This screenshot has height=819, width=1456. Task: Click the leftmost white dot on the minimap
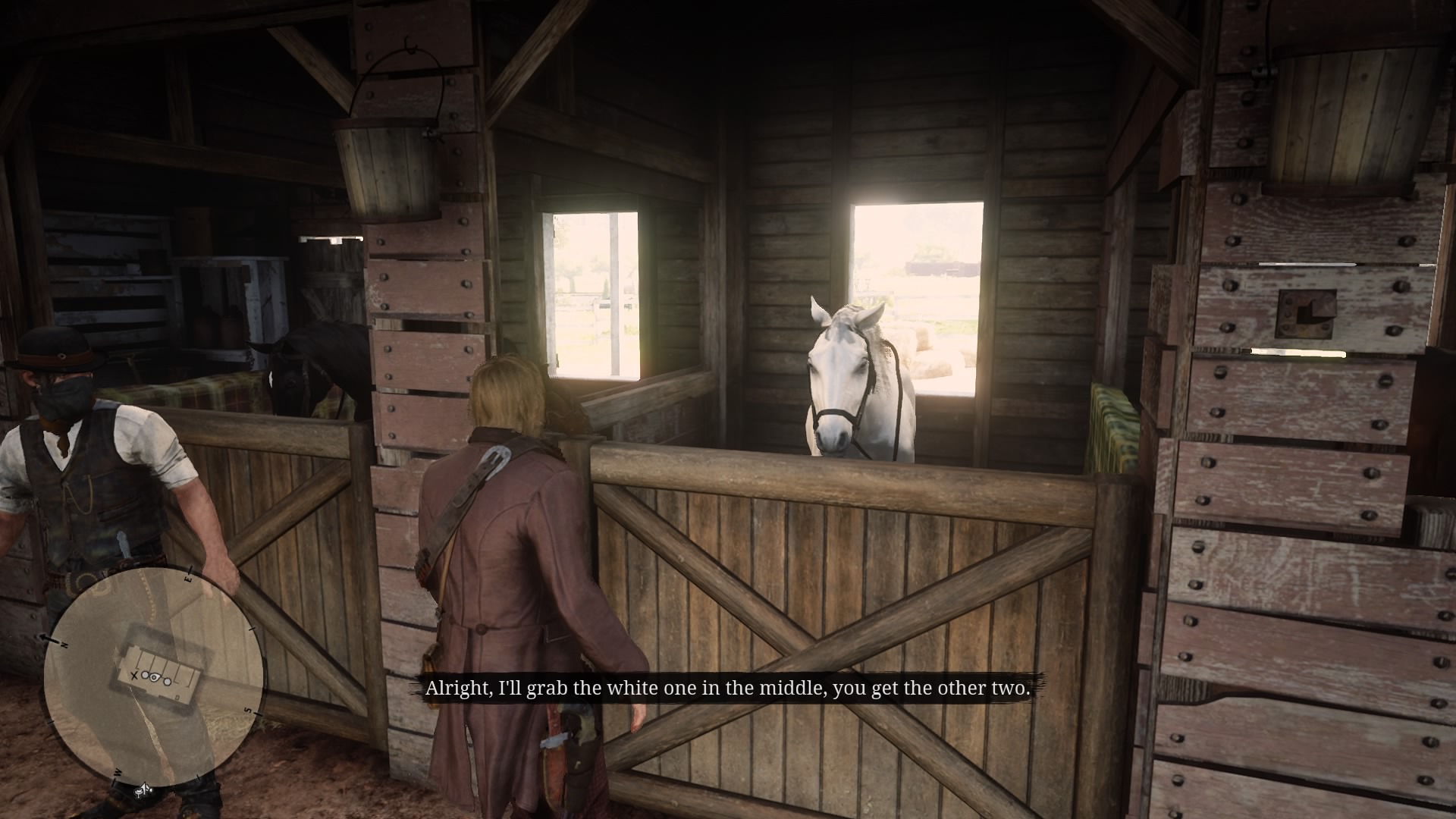point(145,675)
